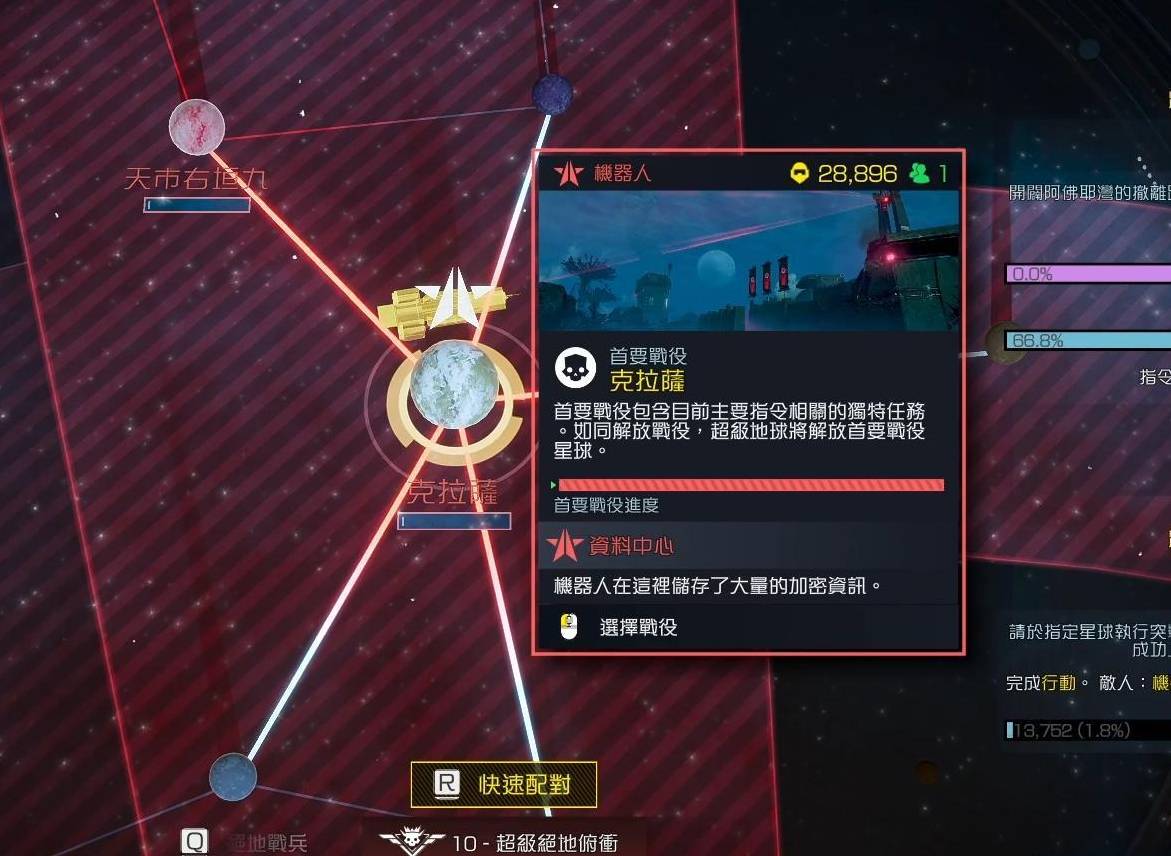Select the dark purple planet above the panel
Image resolution: width=1171 pixels, height=856 pixels.
pyautogui.click(x=552, y=94)
